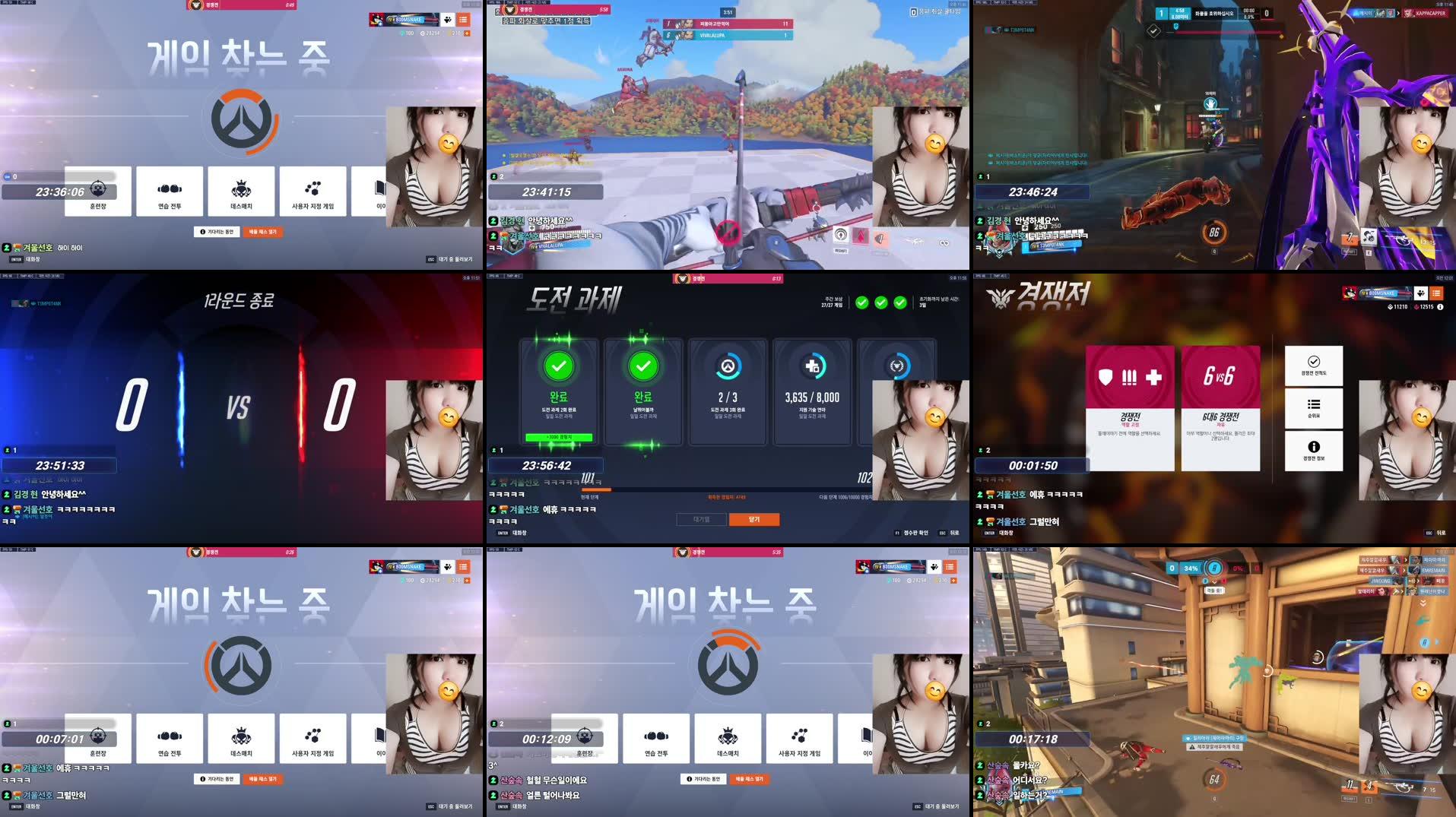Image resolution: width=1456 pixels, height=817 pixels.
Task: Click 닫기 on the 도전 과제 screen
Action: point(754,521)
